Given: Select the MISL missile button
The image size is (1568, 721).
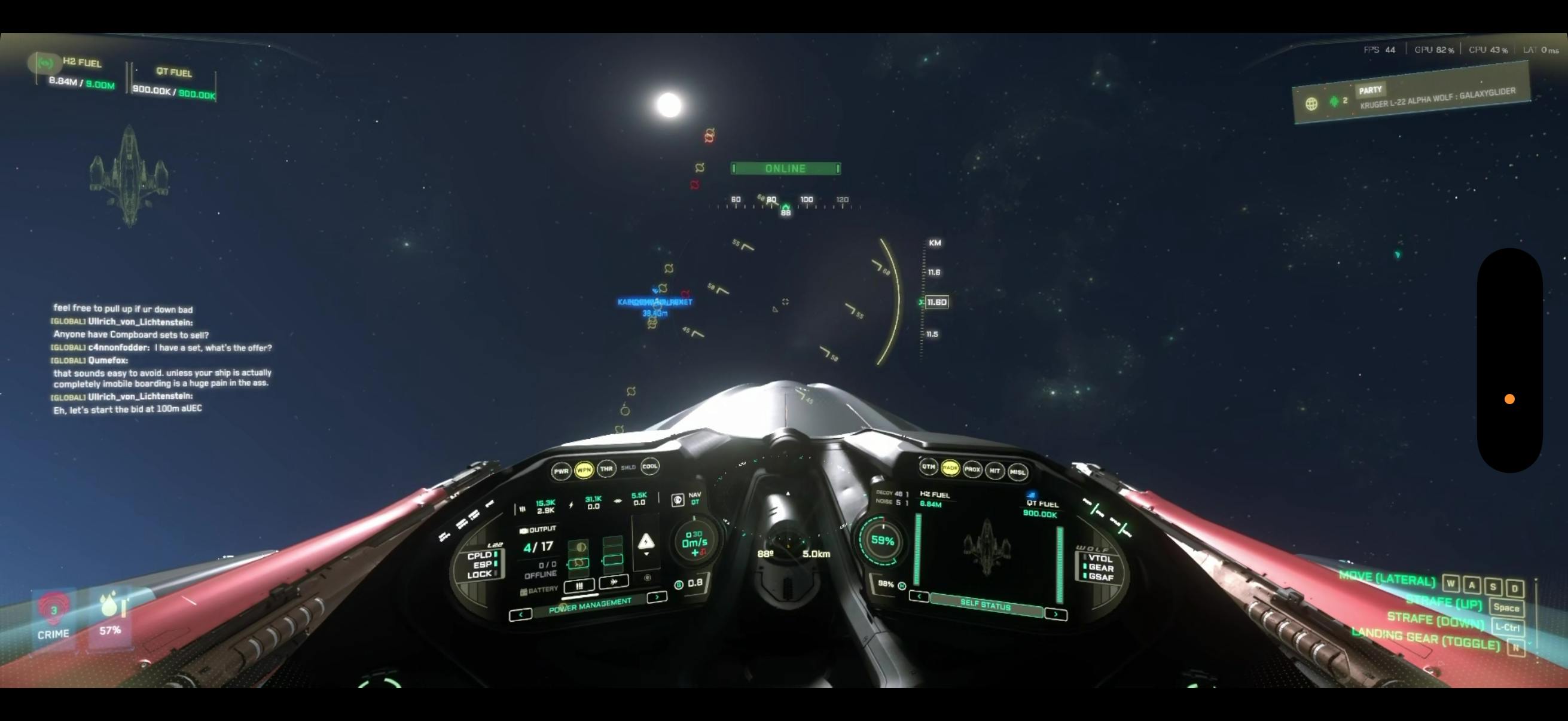Looking at the screenshot, I should click(1017, 472).
